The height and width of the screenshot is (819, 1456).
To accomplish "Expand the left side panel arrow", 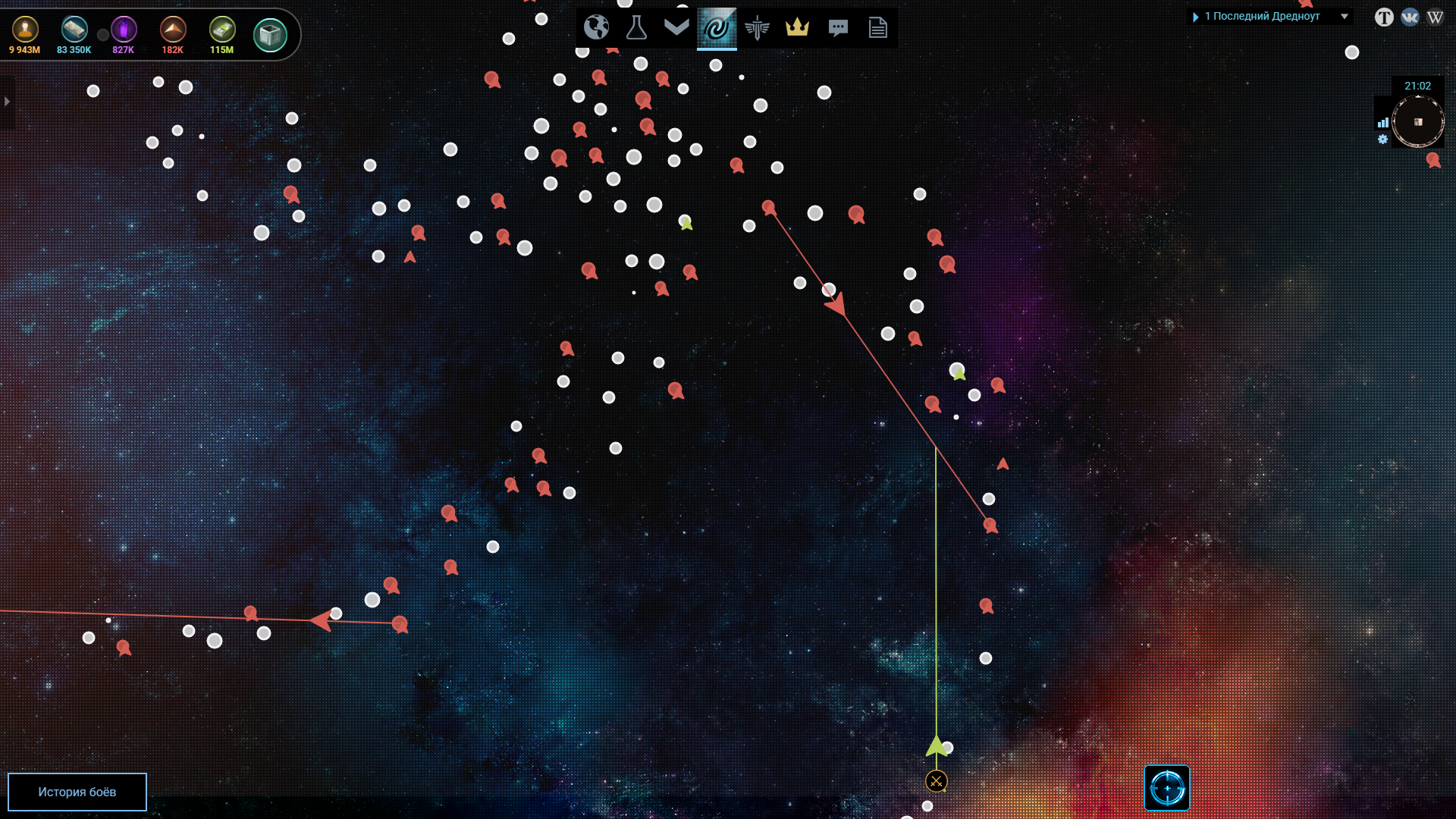I will 7,101.
